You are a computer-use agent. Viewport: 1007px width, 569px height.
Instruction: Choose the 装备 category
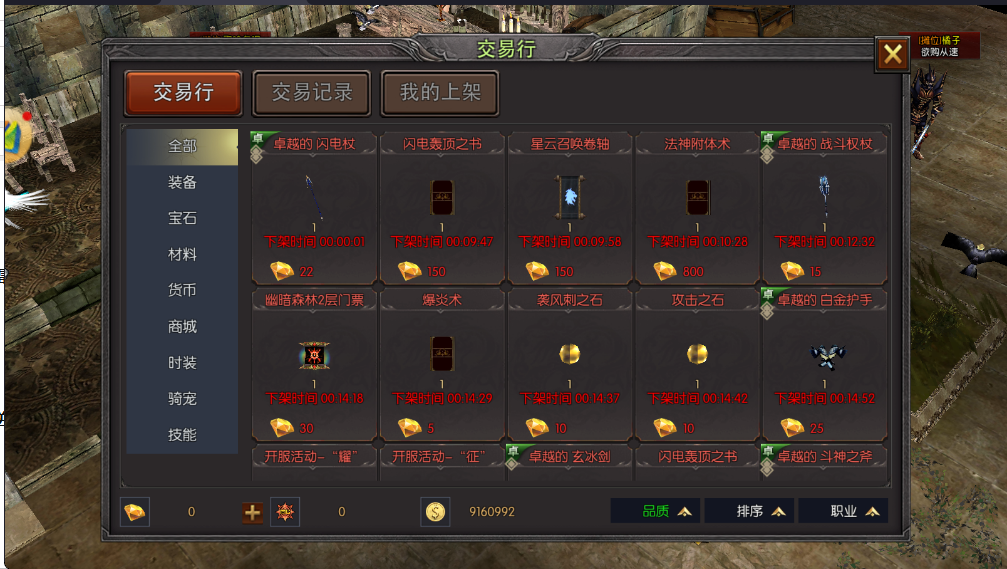coord(182,182)
